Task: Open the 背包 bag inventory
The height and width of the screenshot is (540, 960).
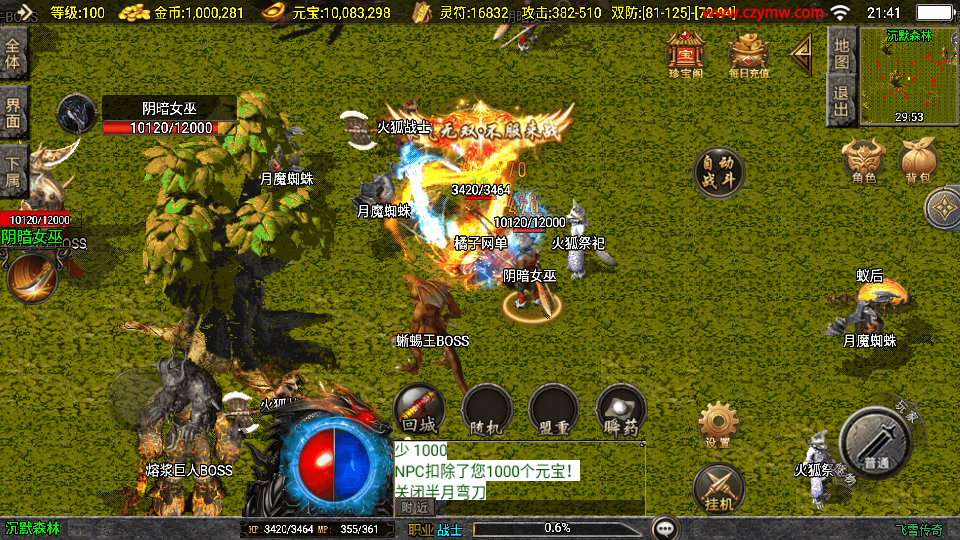Action: [918, 162]
